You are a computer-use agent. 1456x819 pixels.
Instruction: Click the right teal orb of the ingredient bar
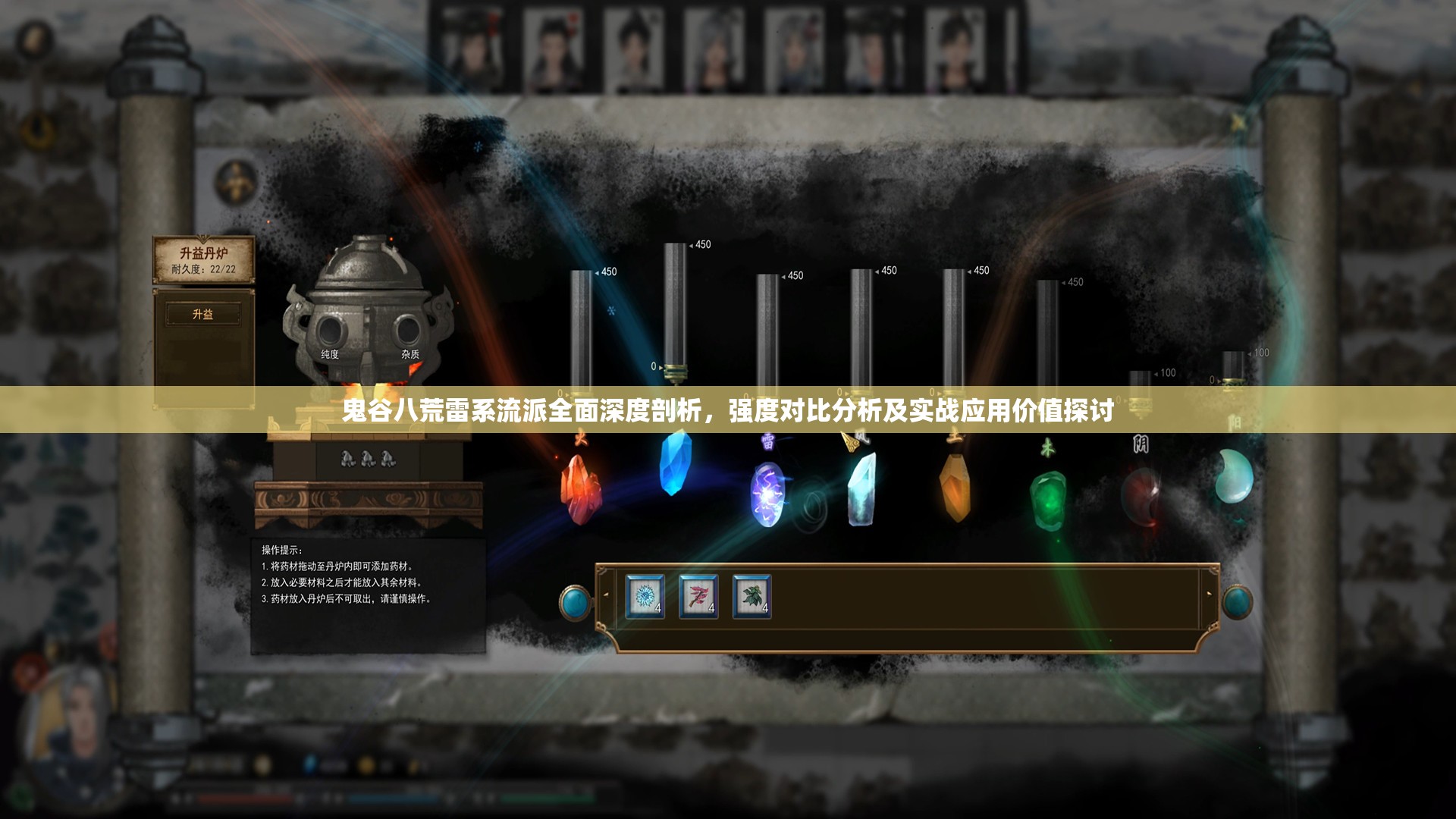pyautogui.click(x=1237, y=603)
